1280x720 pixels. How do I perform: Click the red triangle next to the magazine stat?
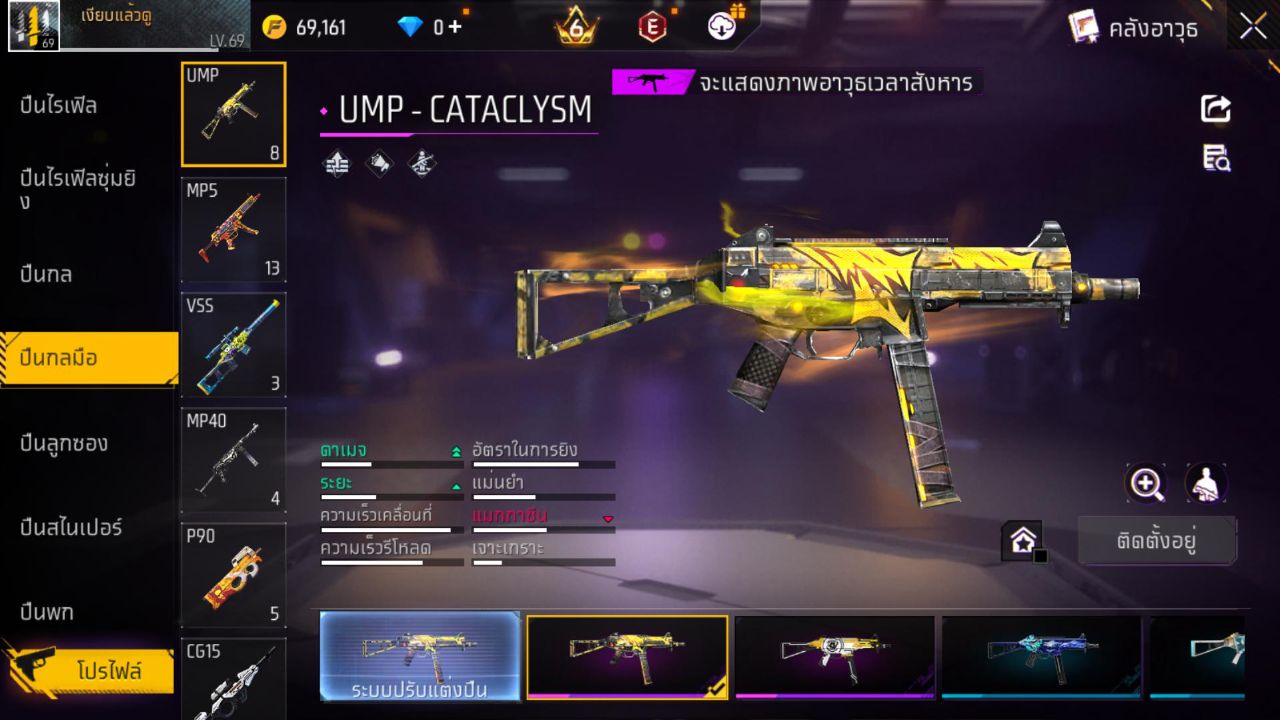(x=607, y=518)
